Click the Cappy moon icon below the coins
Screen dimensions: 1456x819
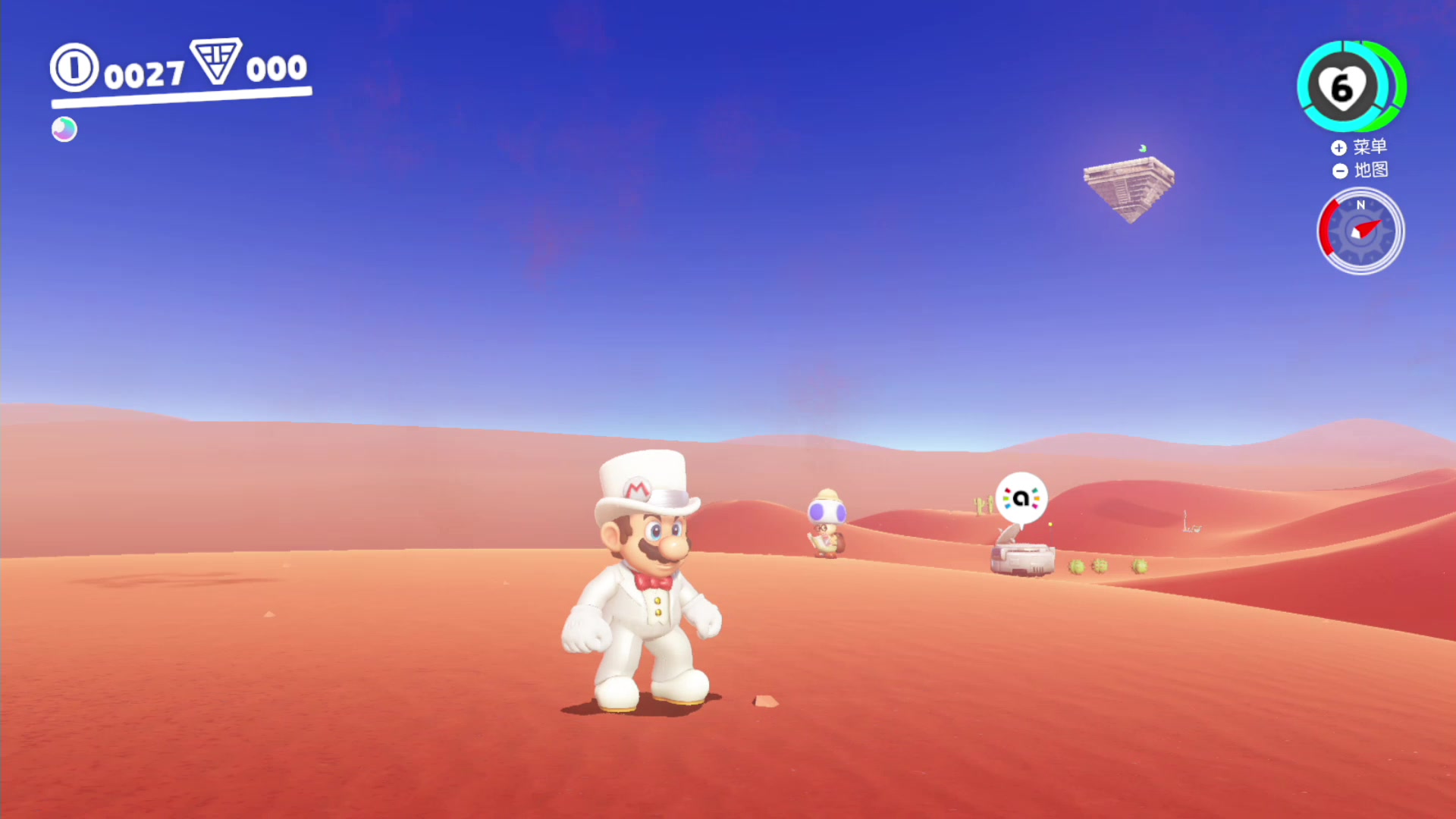pyautogui.click(x=64, y=129)
